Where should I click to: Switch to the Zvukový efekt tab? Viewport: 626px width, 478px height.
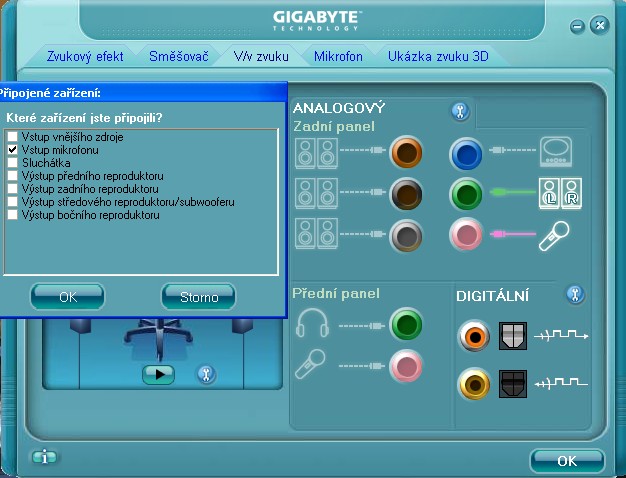[x=84, y=57]
